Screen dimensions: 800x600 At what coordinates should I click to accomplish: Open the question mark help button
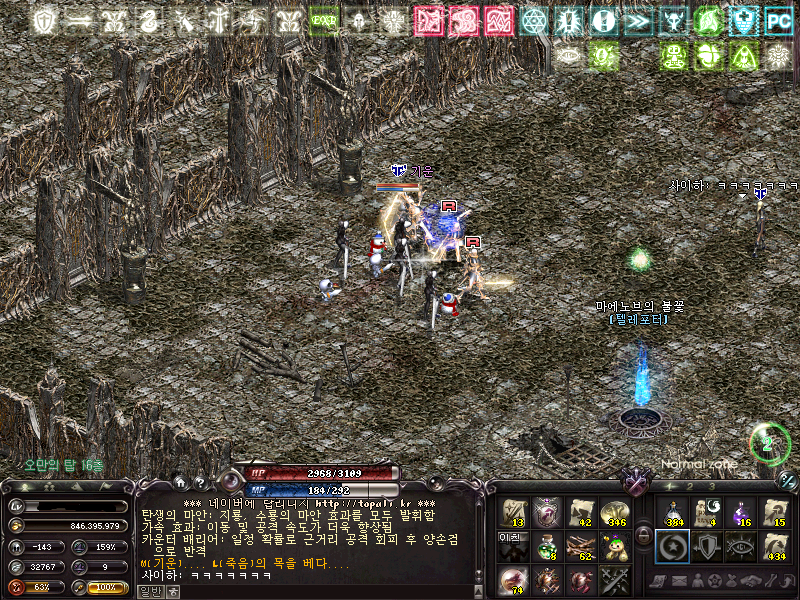(x=200, y=482)
